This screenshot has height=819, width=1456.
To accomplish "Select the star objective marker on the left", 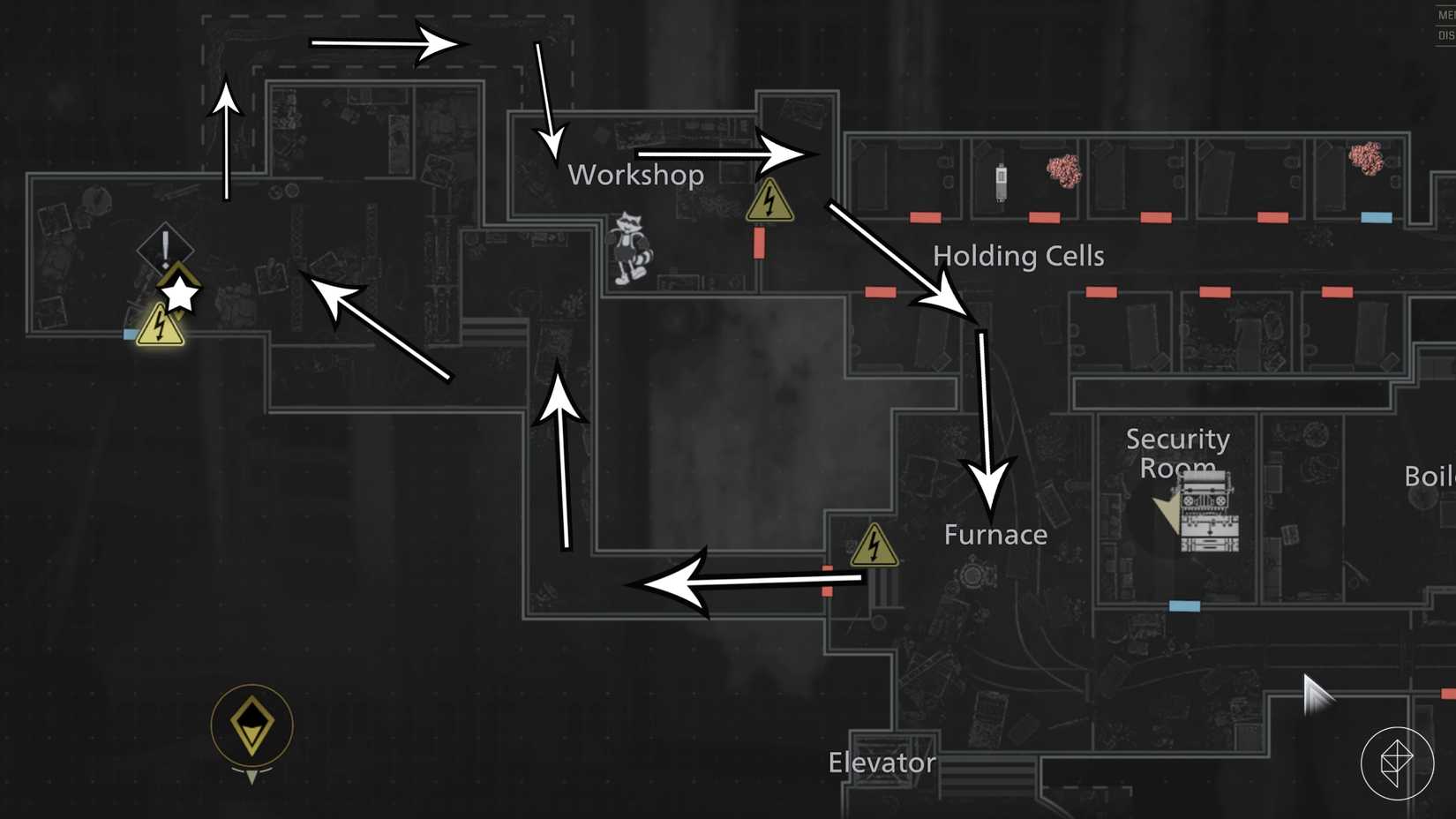I will pyautogui.click(x=178, y=296).
